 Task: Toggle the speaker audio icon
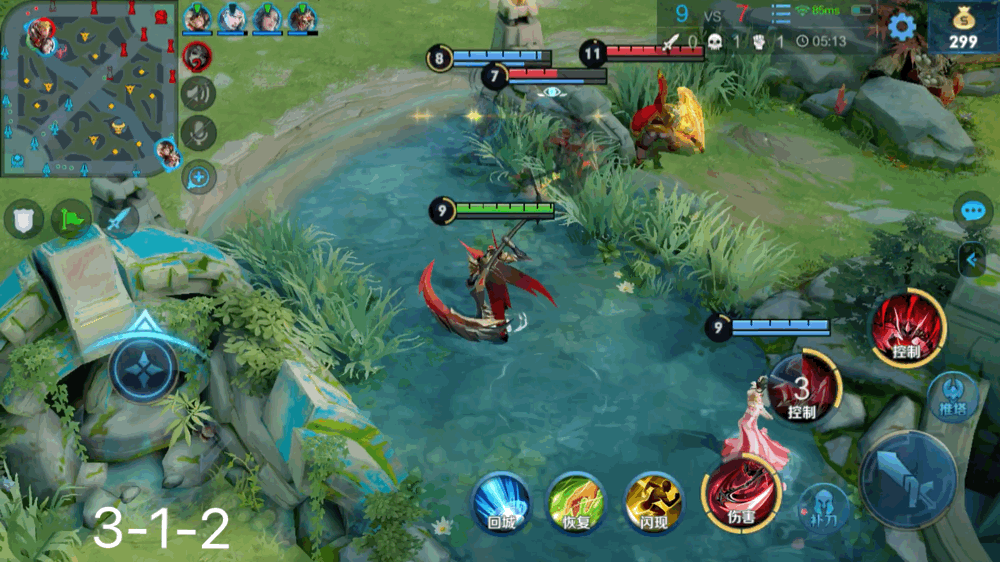199,93
